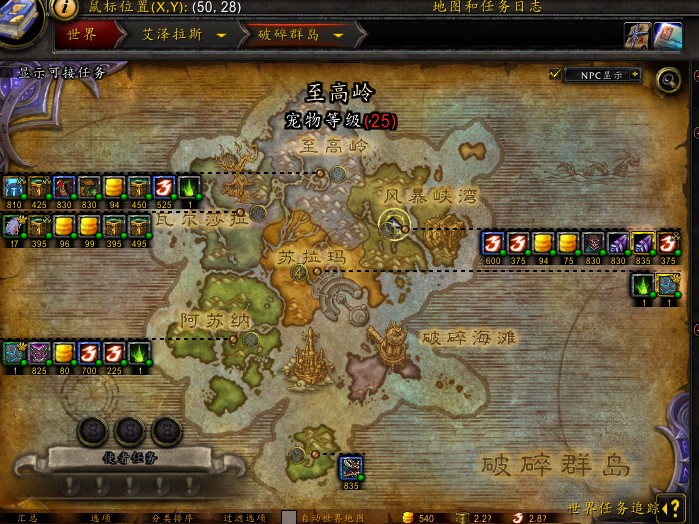Click the info button beside the cursor coordinates
The image size is (699, 524).
[x=65, y=7]
